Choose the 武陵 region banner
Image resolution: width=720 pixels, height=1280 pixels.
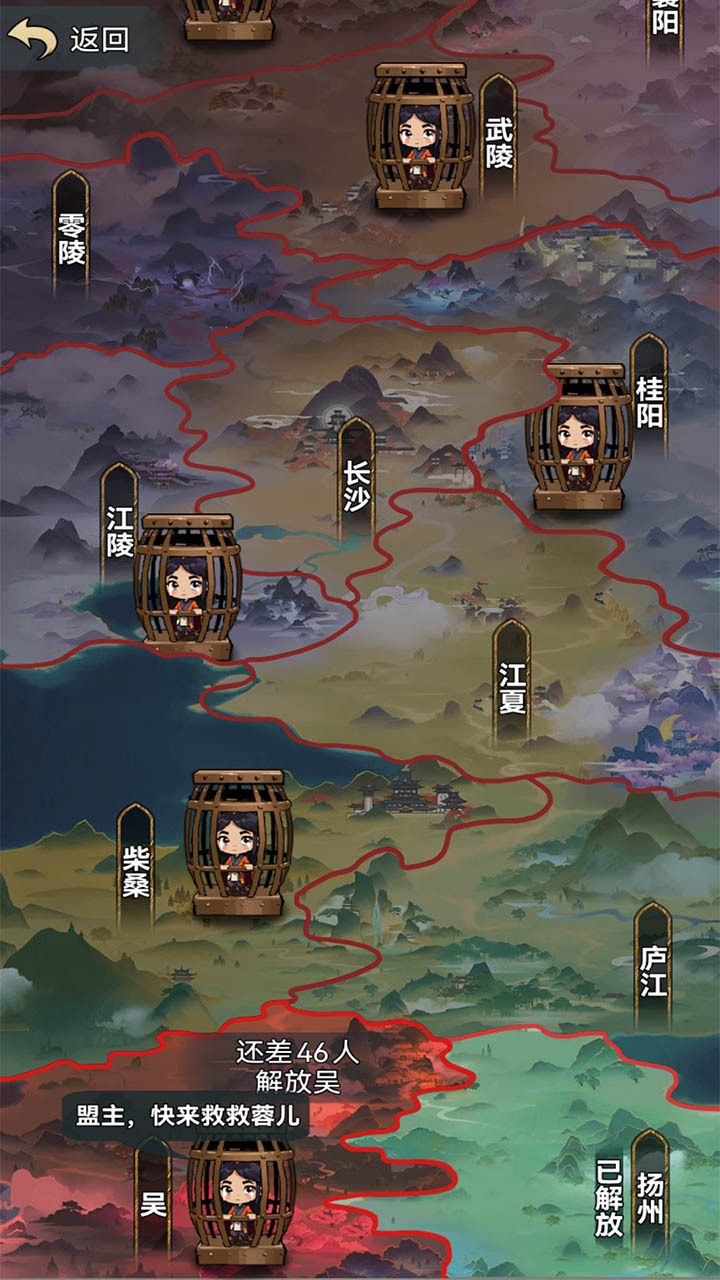click(498, 138)
